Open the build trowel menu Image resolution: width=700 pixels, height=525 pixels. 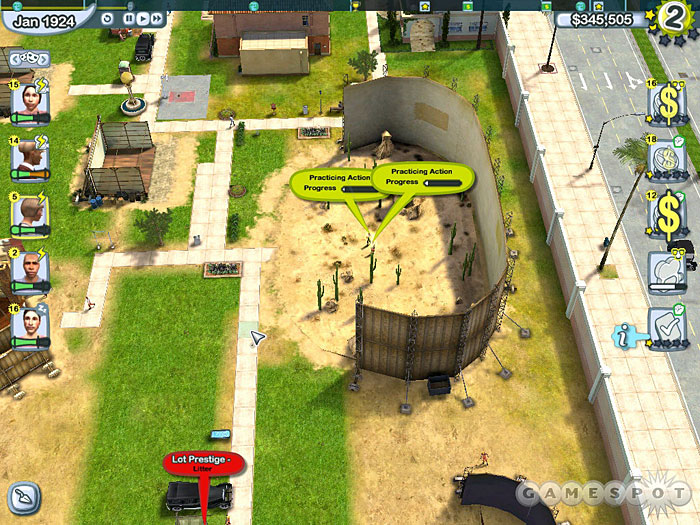click(x=24, y=495)
